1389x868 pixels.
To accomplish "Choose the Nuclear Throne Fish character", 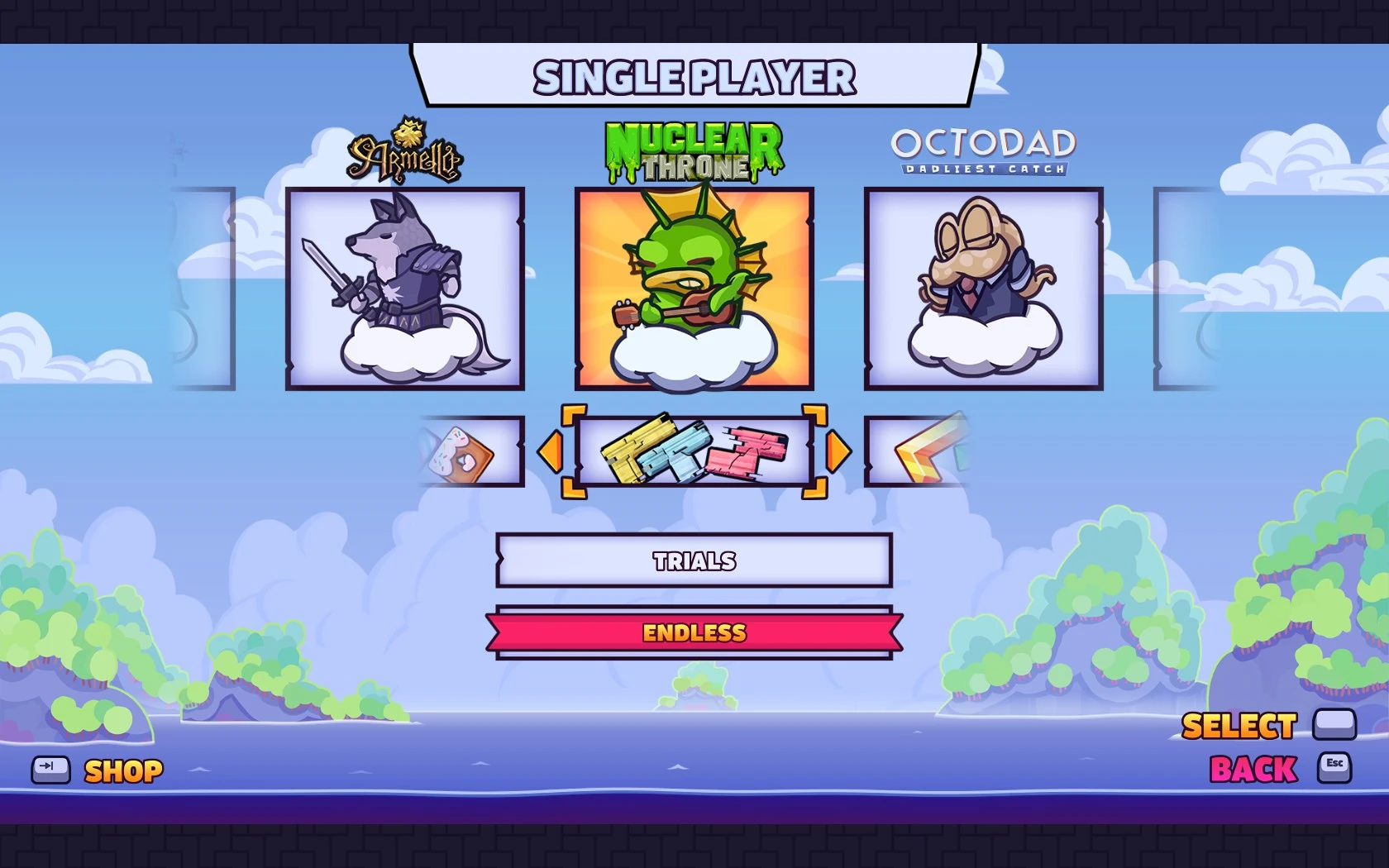I will 694,289.
